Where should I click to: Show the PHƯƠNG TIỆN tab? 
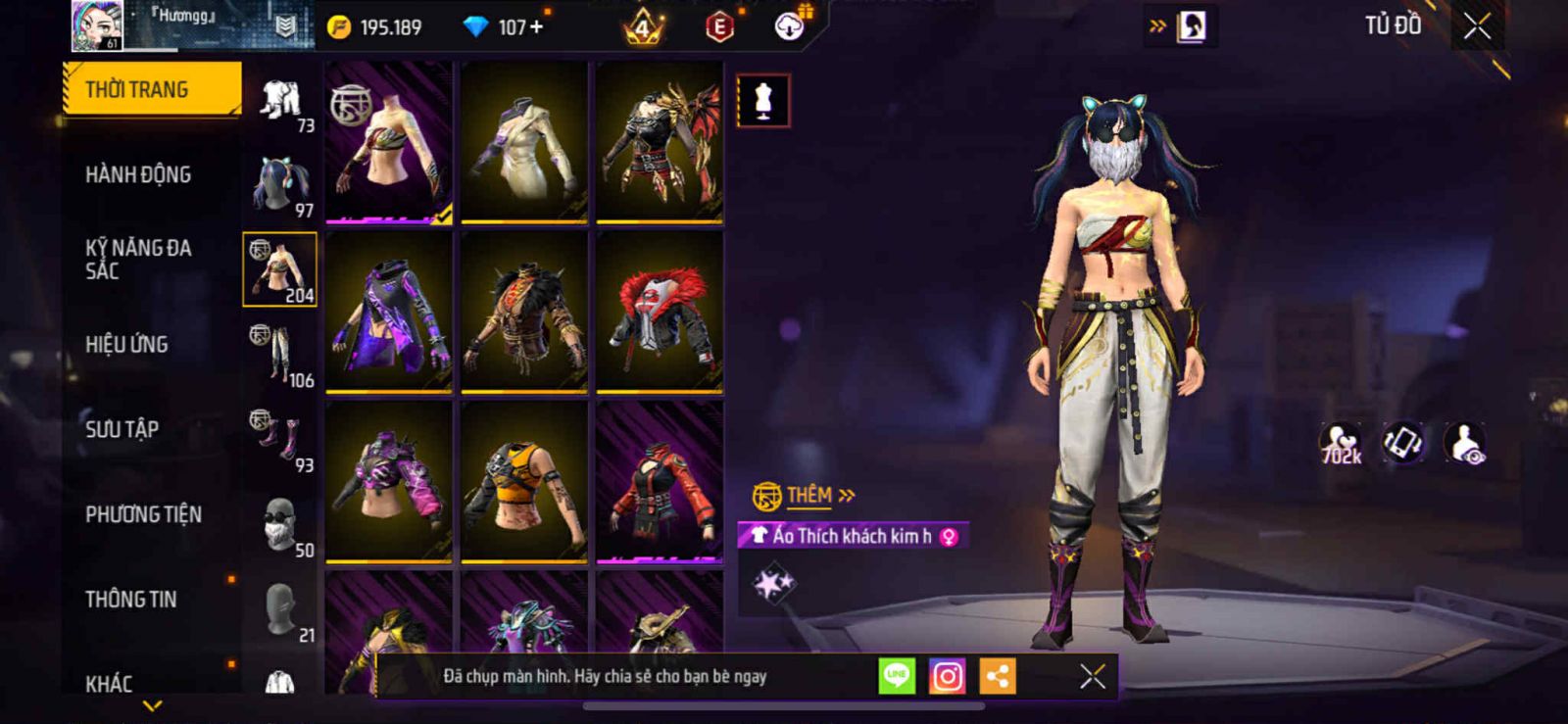point(143,514)
